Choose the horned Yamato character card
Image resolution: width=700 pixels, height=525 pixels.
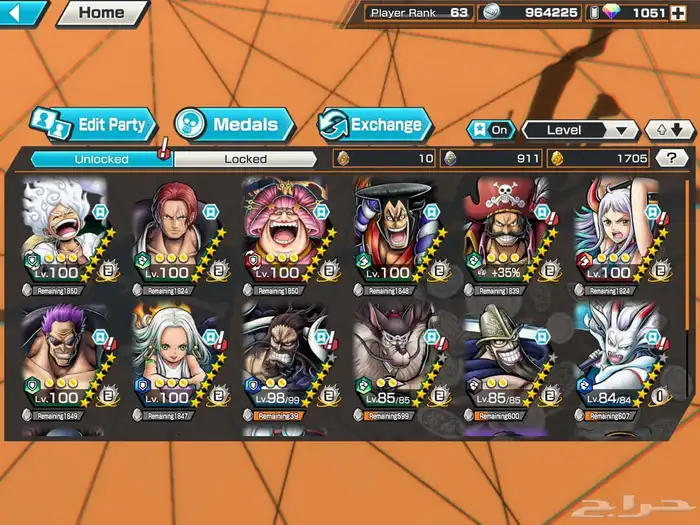click(615, 235)
